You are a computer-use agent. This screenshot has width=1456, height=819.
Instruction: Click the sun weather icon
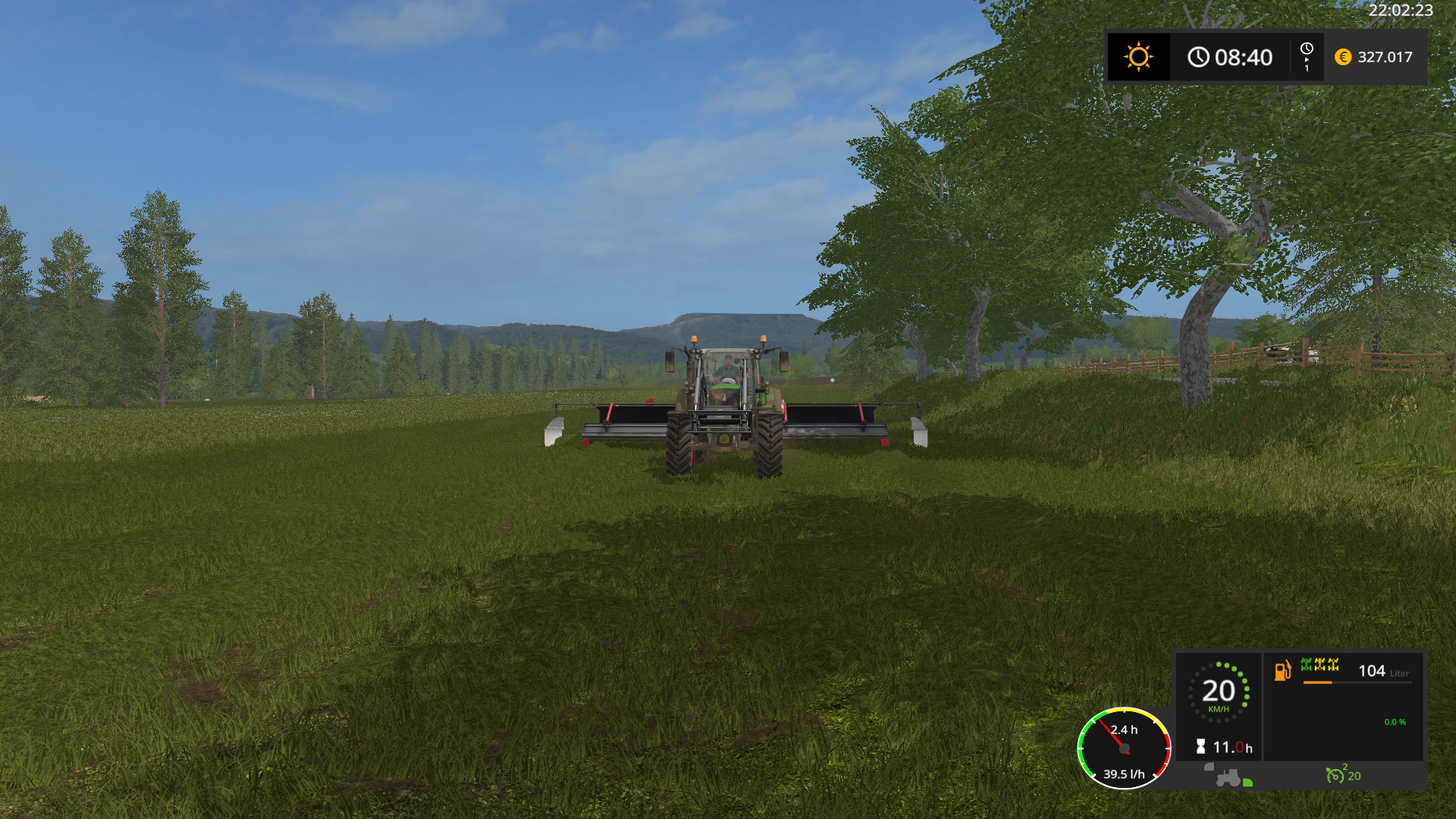(x=1138, y=57)
